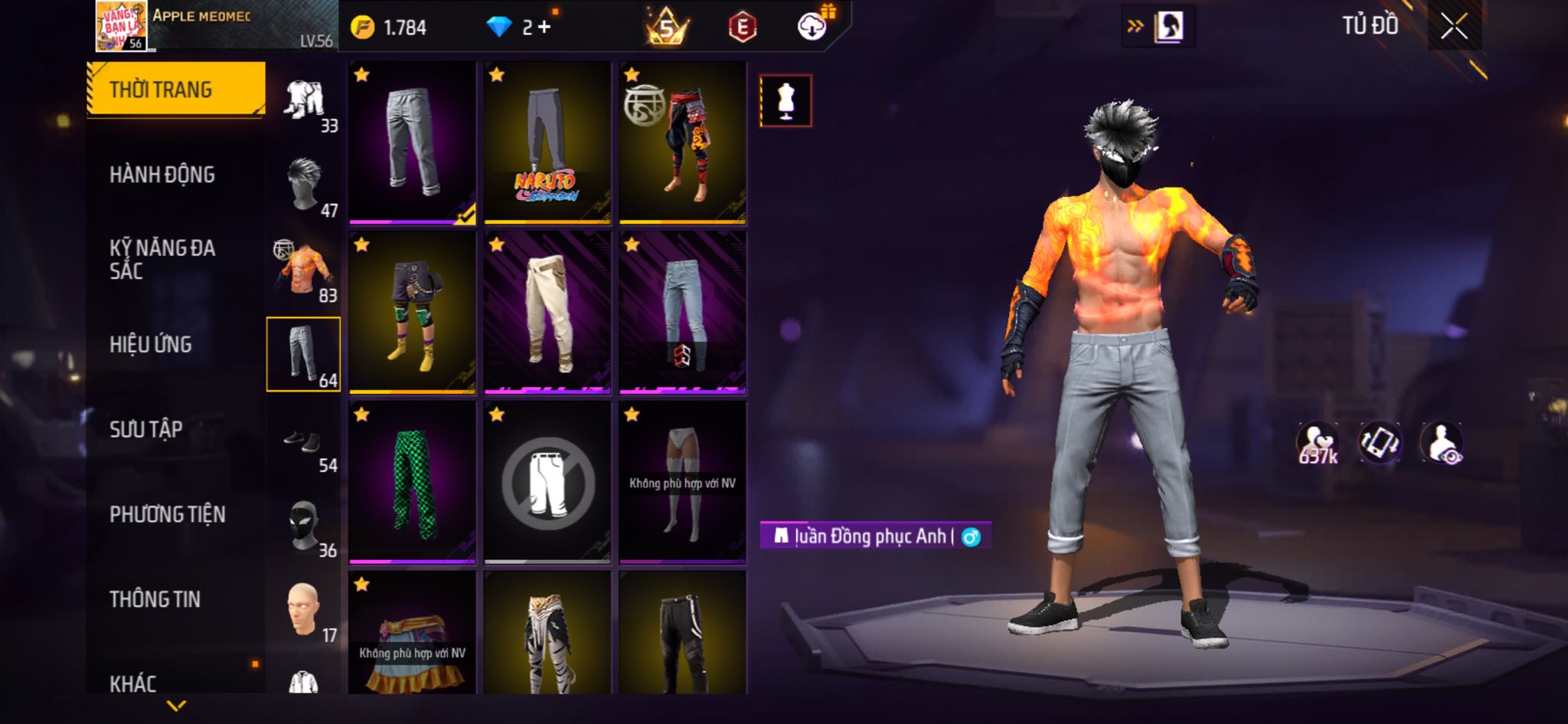Switch to the Phương Tiện tab

pyautogui.click(x=168, y=514)
